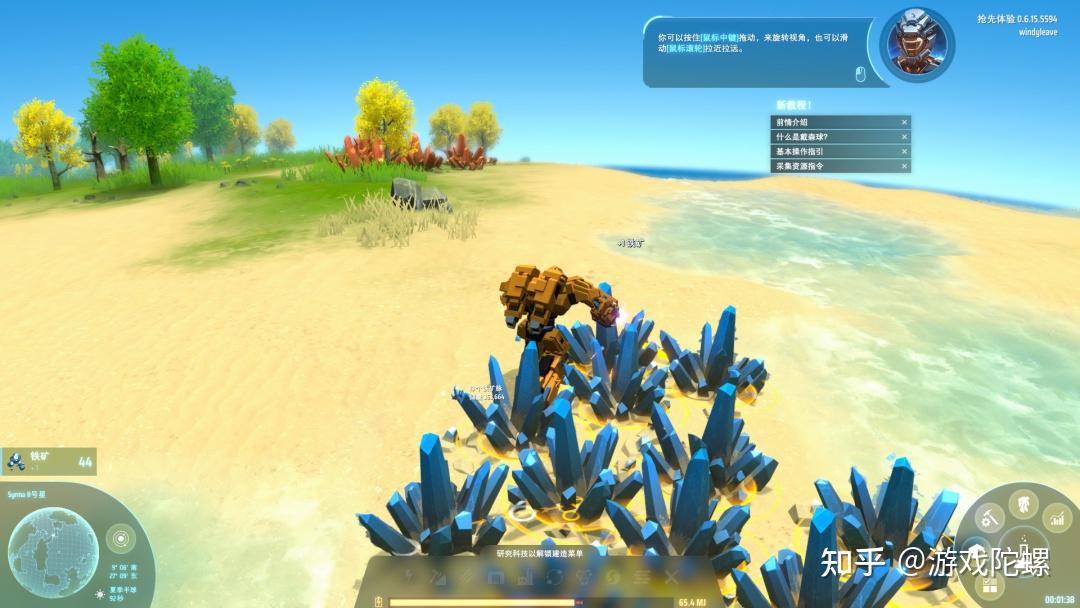This screenshot has height=608, width=1080.
Task: Open the star system orbit view button
Action: coord(120,538)
